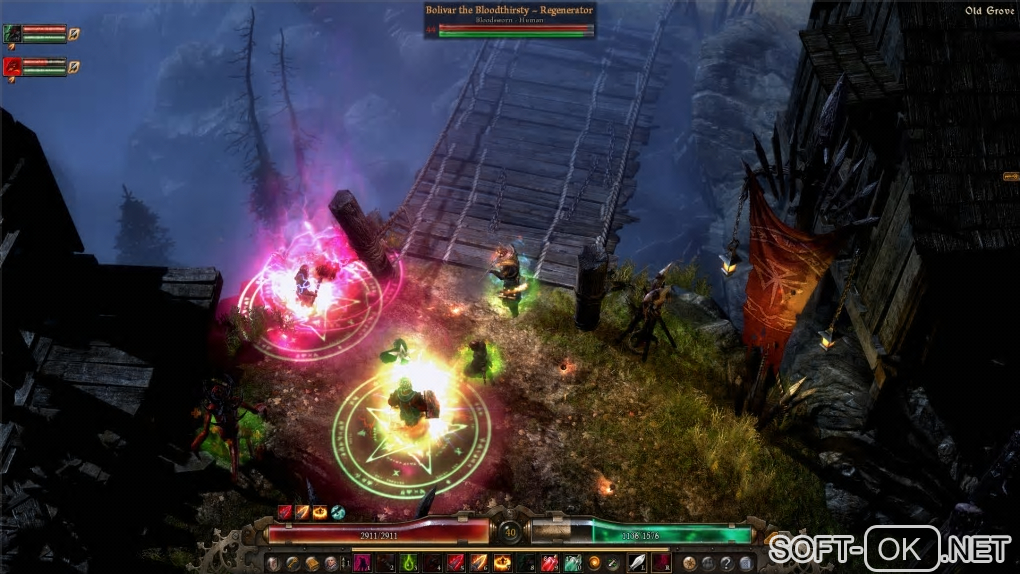The image size is (1020, 574).
Task: Use the green energy potion slot
Action: (x=572, y=563)
